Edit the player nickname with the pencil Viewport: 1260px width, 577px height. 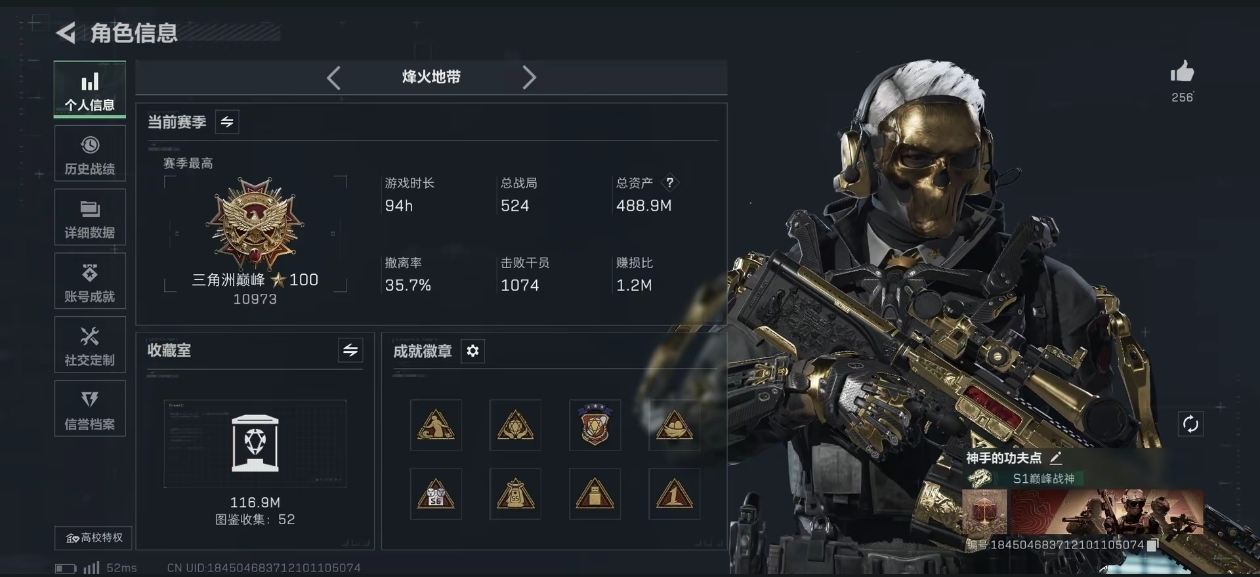point(1056,458)
